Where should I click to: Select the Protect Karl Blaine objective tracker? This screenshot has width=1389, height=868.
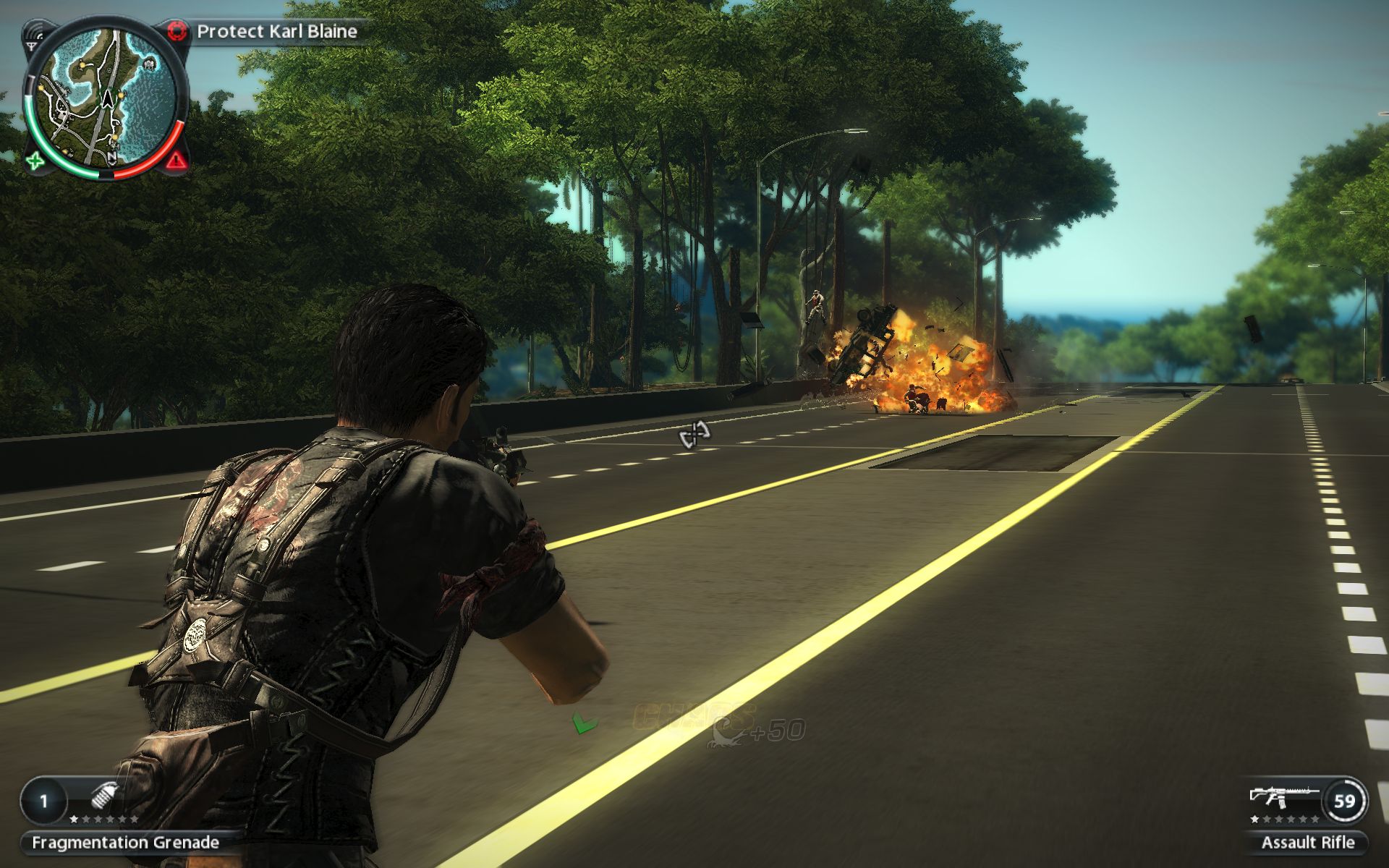tap(276, 32)
